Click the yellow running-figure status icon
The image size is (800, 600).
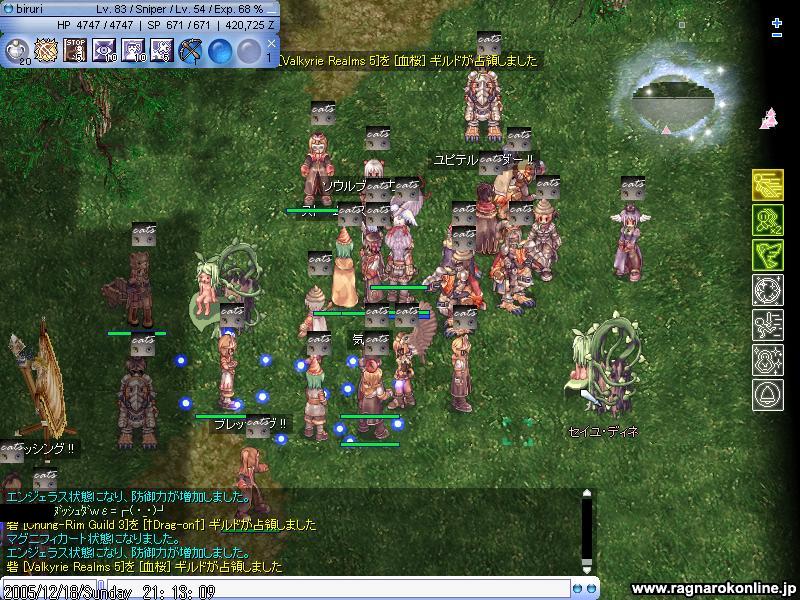coord(767,185)
